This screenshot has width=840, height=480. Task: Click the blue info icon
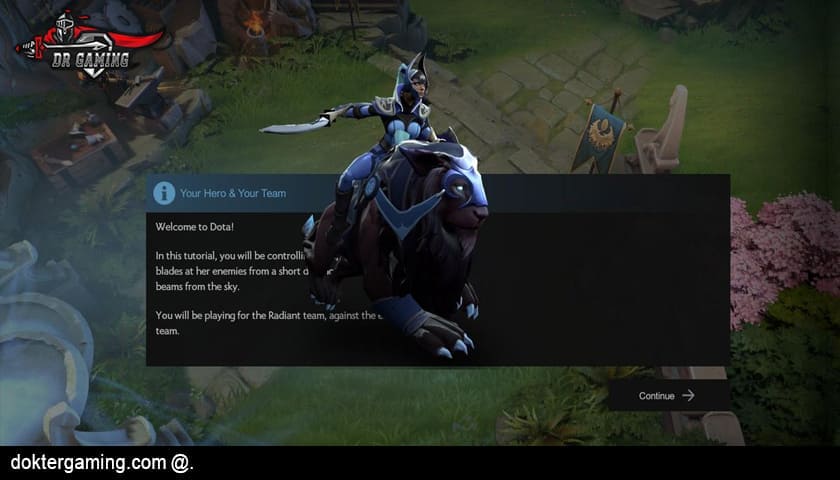pos(164,193)
